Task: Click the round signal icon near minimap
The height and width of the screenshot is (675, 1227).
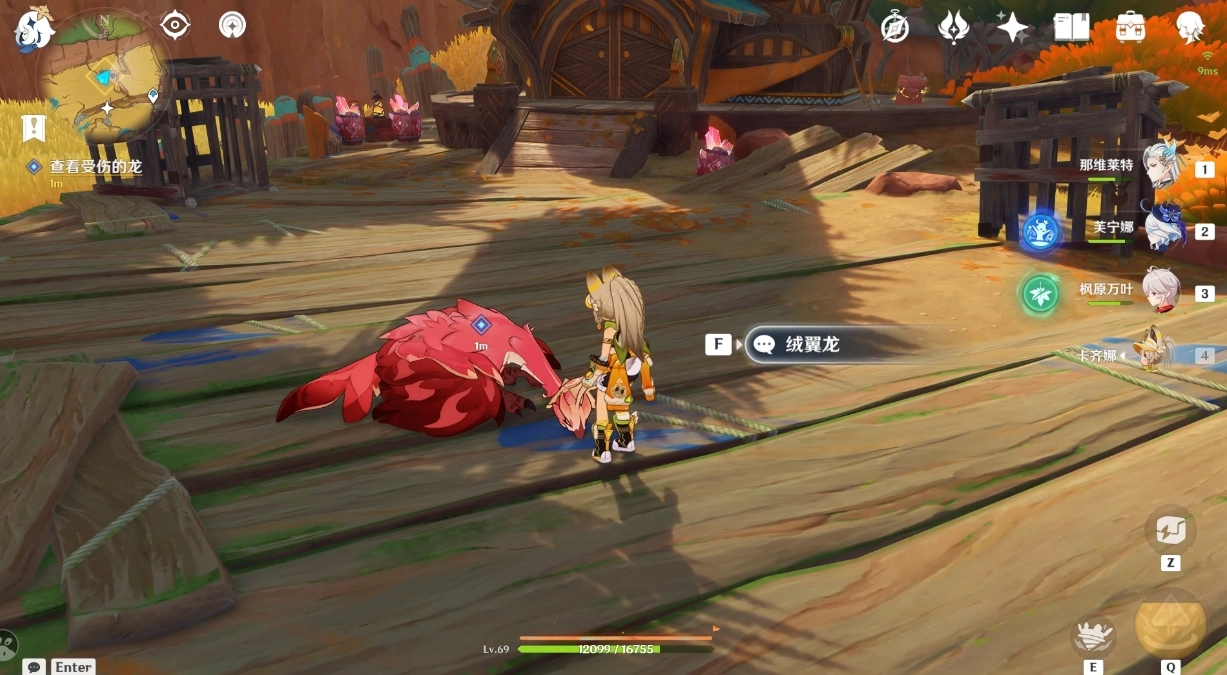Action: pos(232,24)
